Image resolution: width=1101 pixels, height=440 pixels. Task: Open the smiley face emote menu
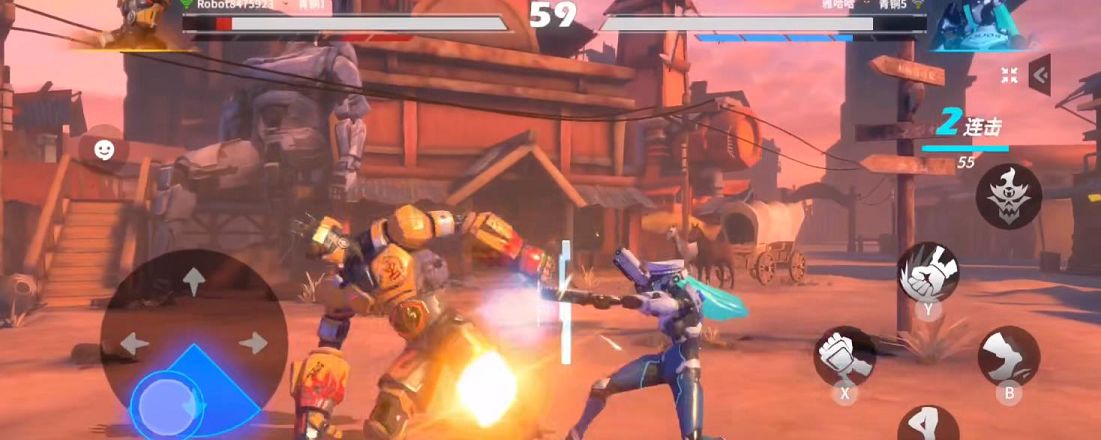pyautogui.click(x=104, y=150)
